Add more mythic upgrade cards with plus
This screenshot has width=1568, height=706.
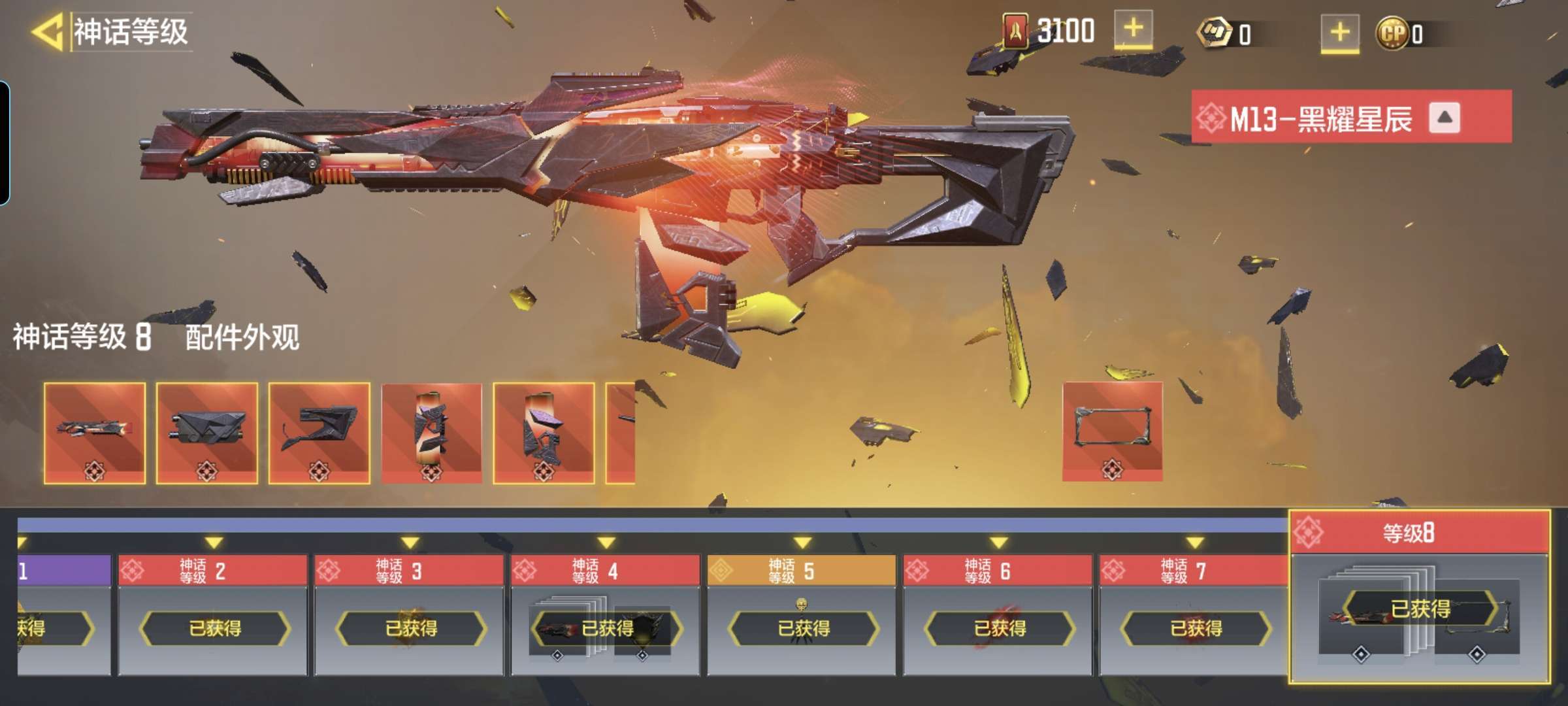pyautogui.click(x=1133, y=30)
